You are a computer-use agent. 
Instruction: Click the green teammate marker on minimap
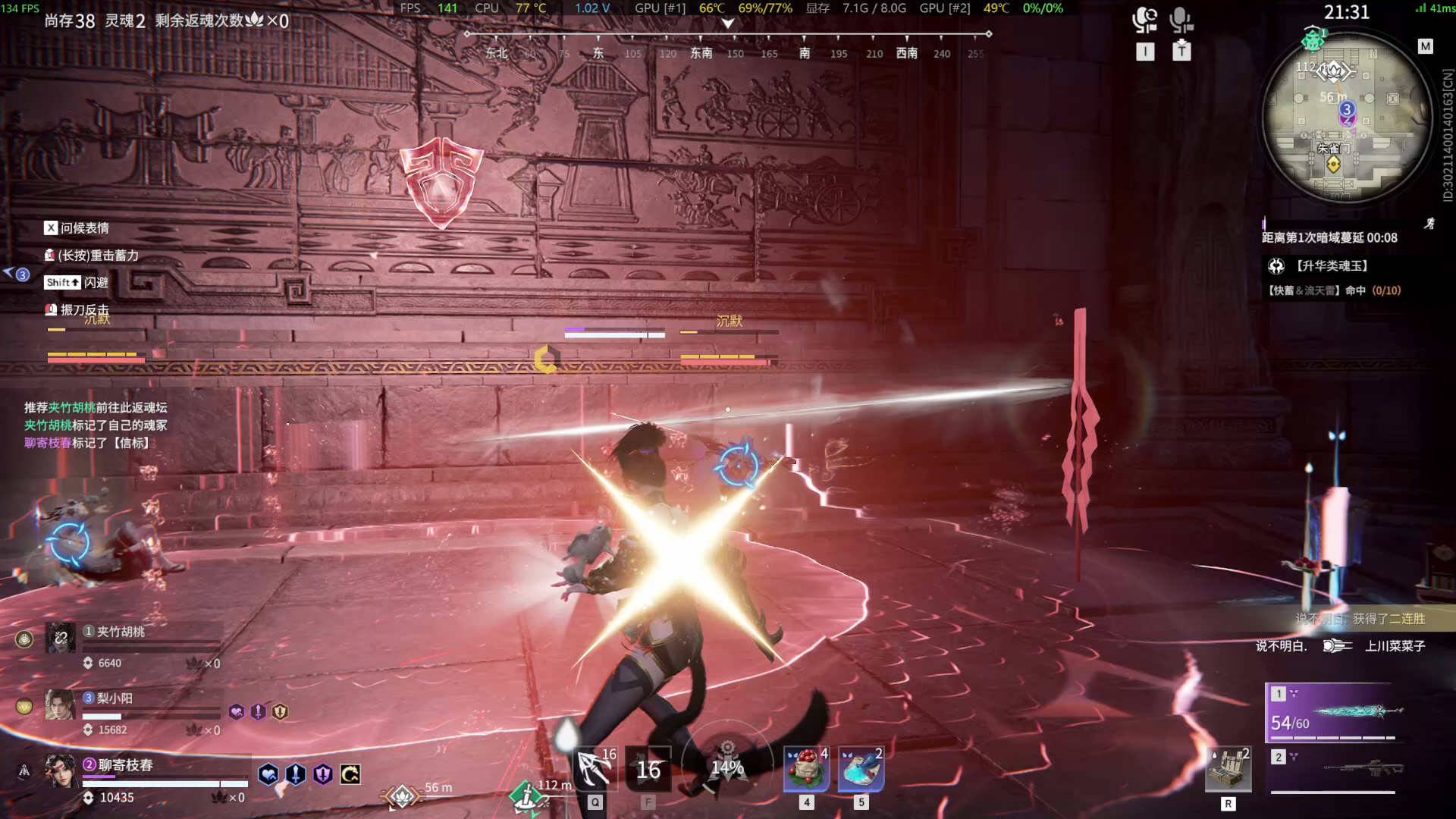tap(1313, 39)
